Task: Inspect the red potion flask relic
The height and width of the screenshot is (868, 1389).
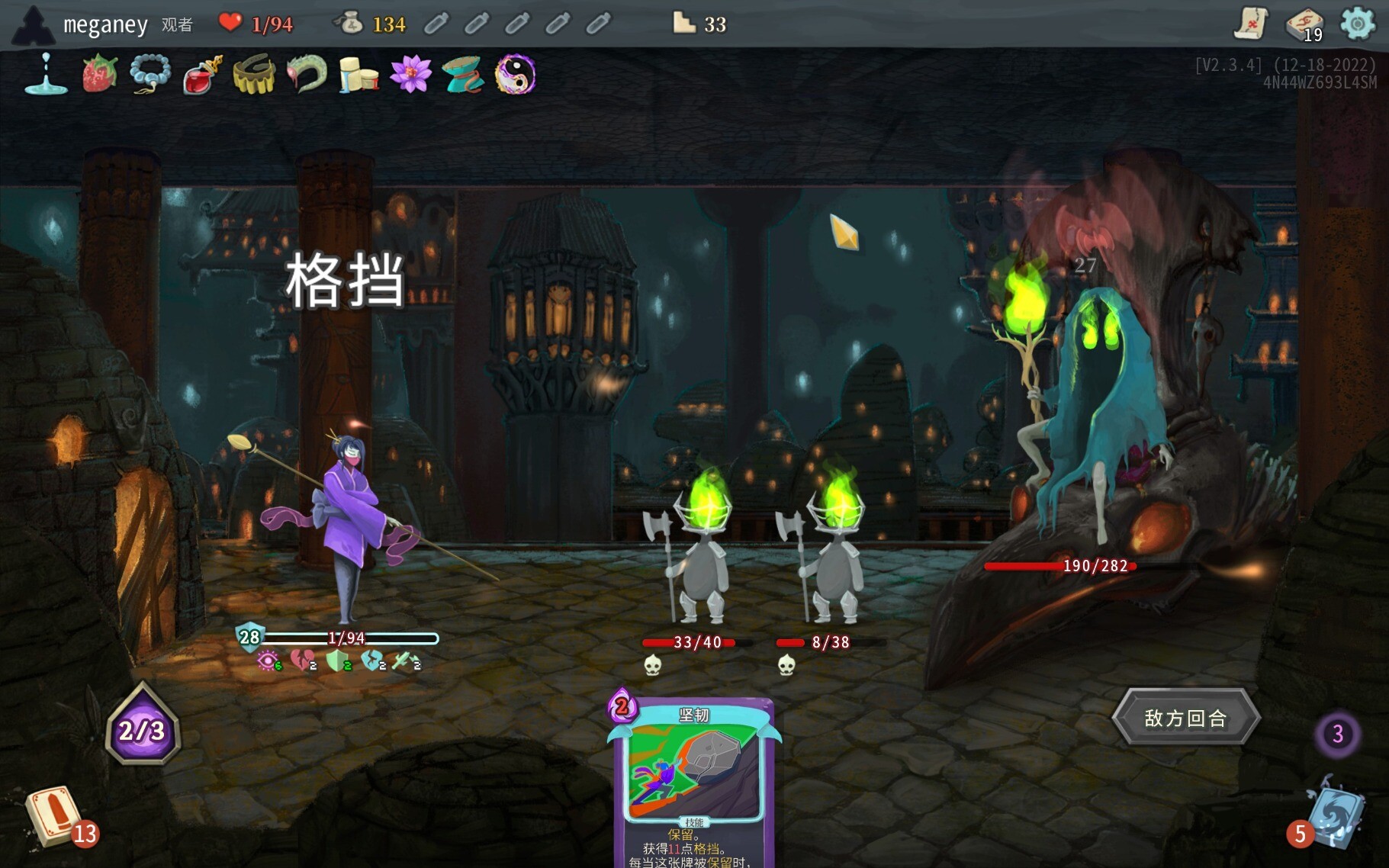Action: click(202, 75)
